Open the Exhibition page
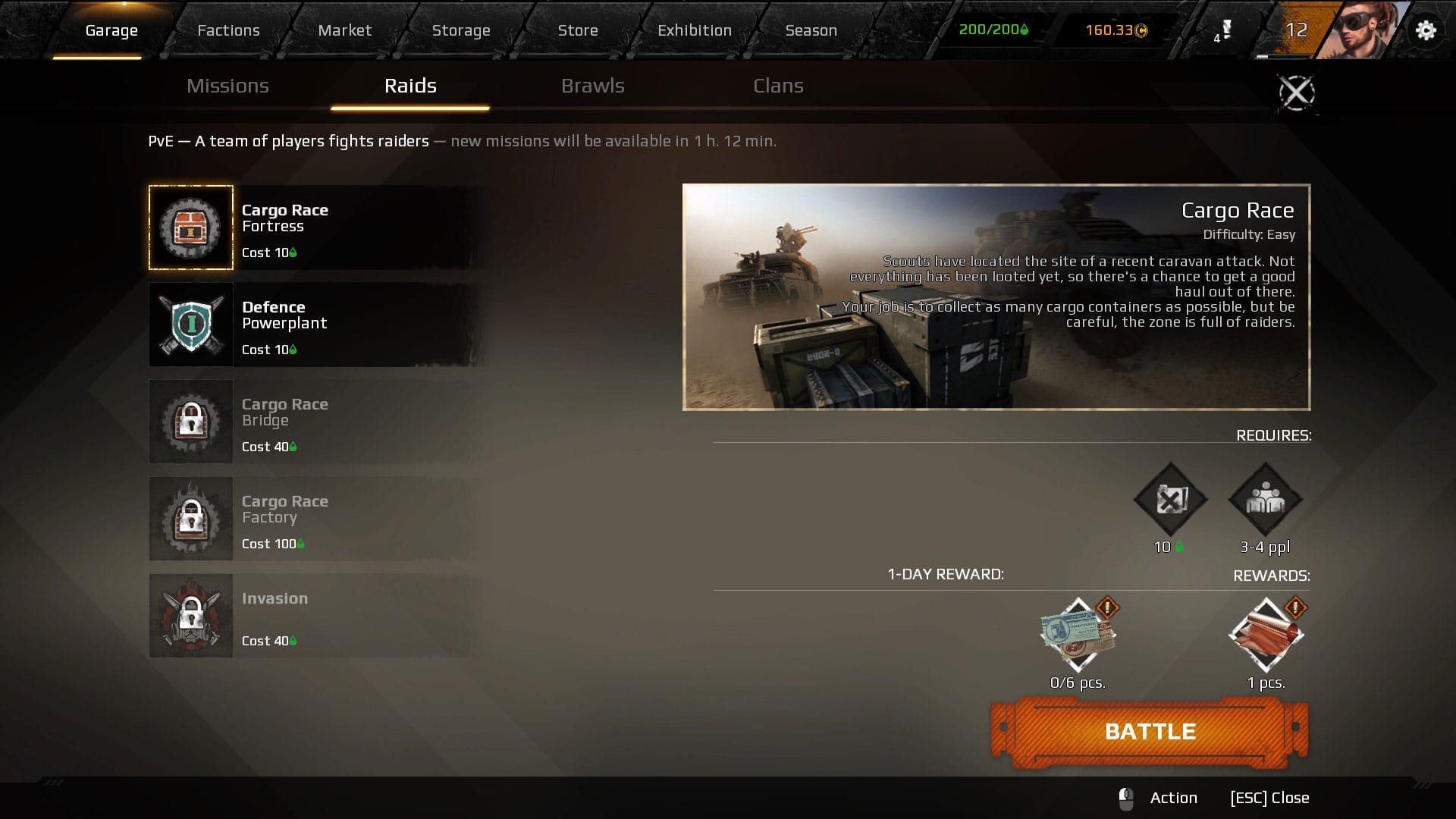1456x819 pixels. [x=694, y=30]
